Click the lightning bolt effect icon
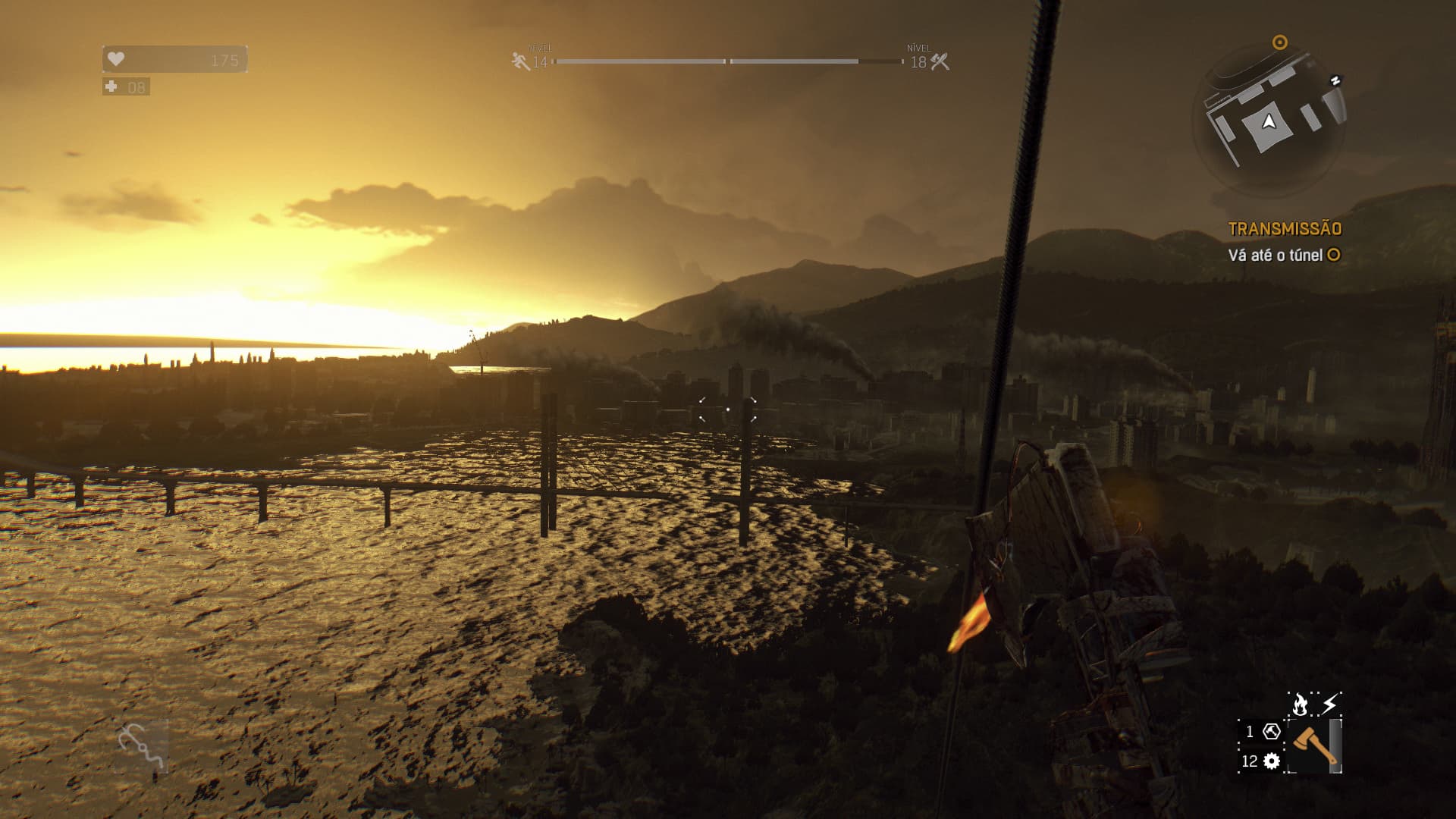The image size is (1456, 819). (1329, 705)
